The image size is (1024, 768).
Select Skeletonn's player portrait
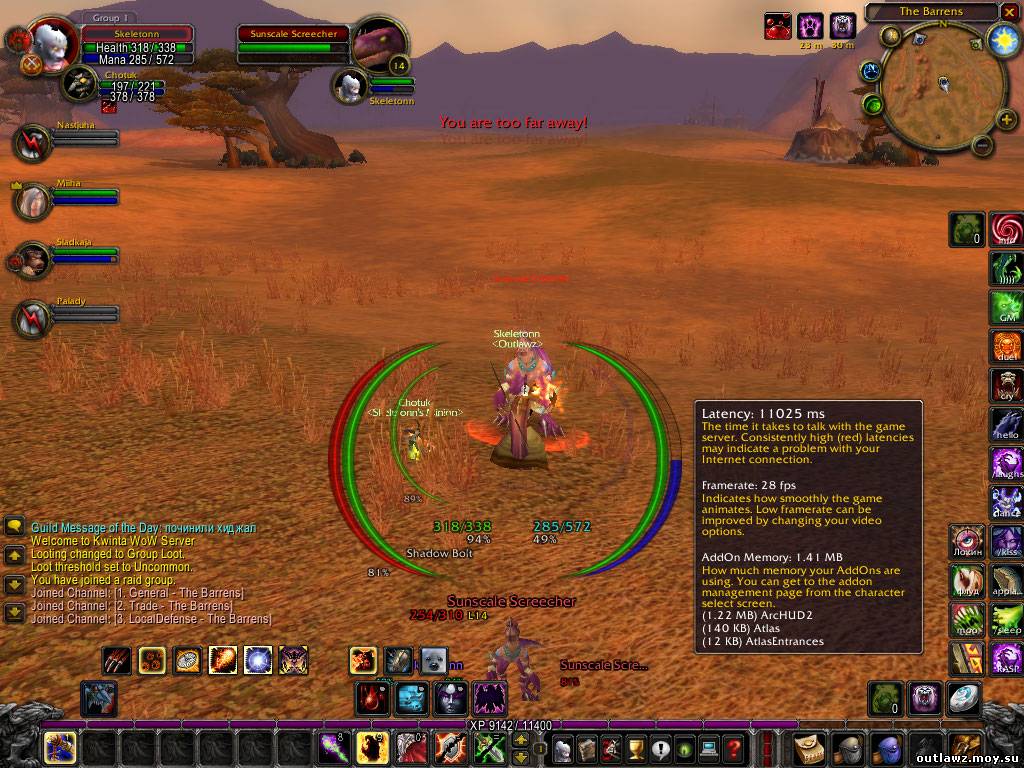click(52, 43)
